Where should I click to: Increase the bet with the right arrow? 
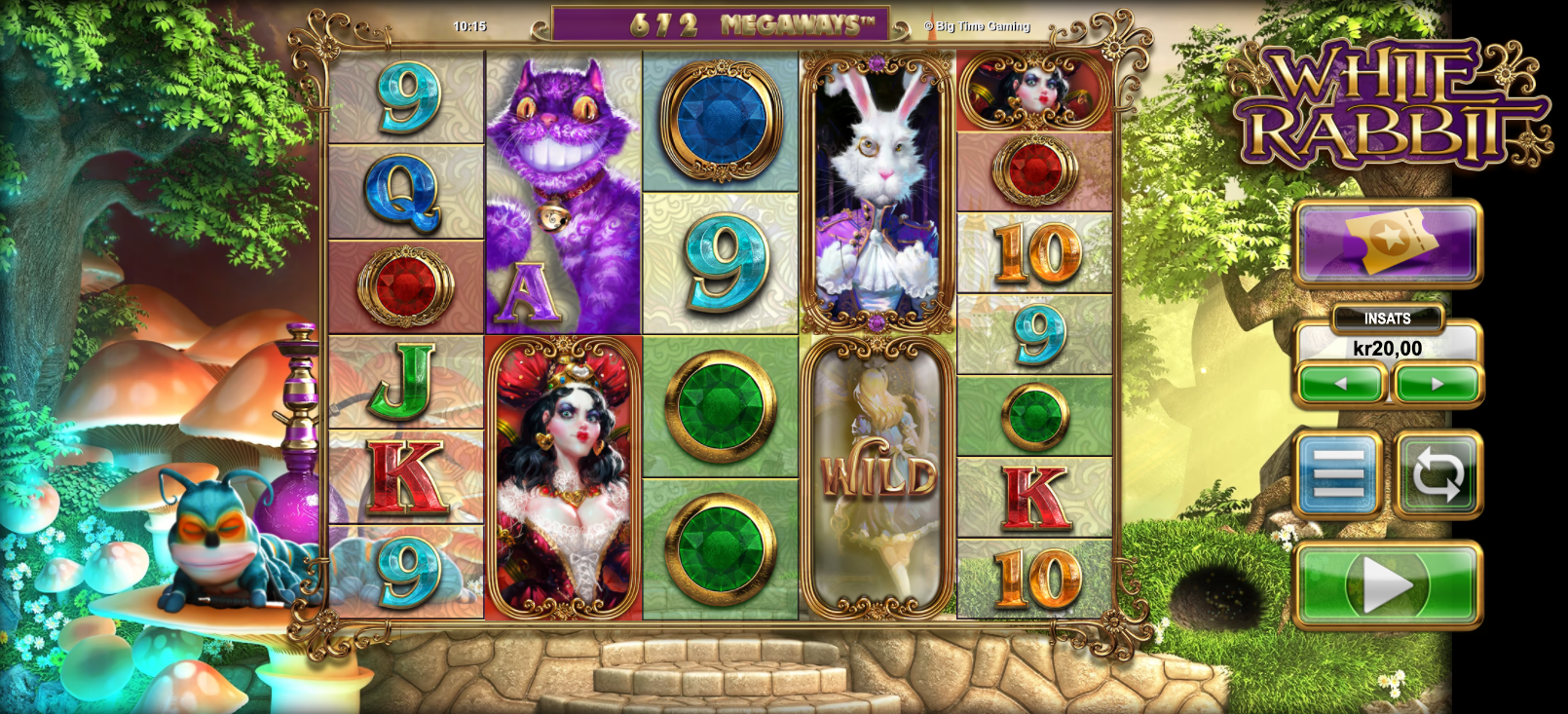[1434, 382]
